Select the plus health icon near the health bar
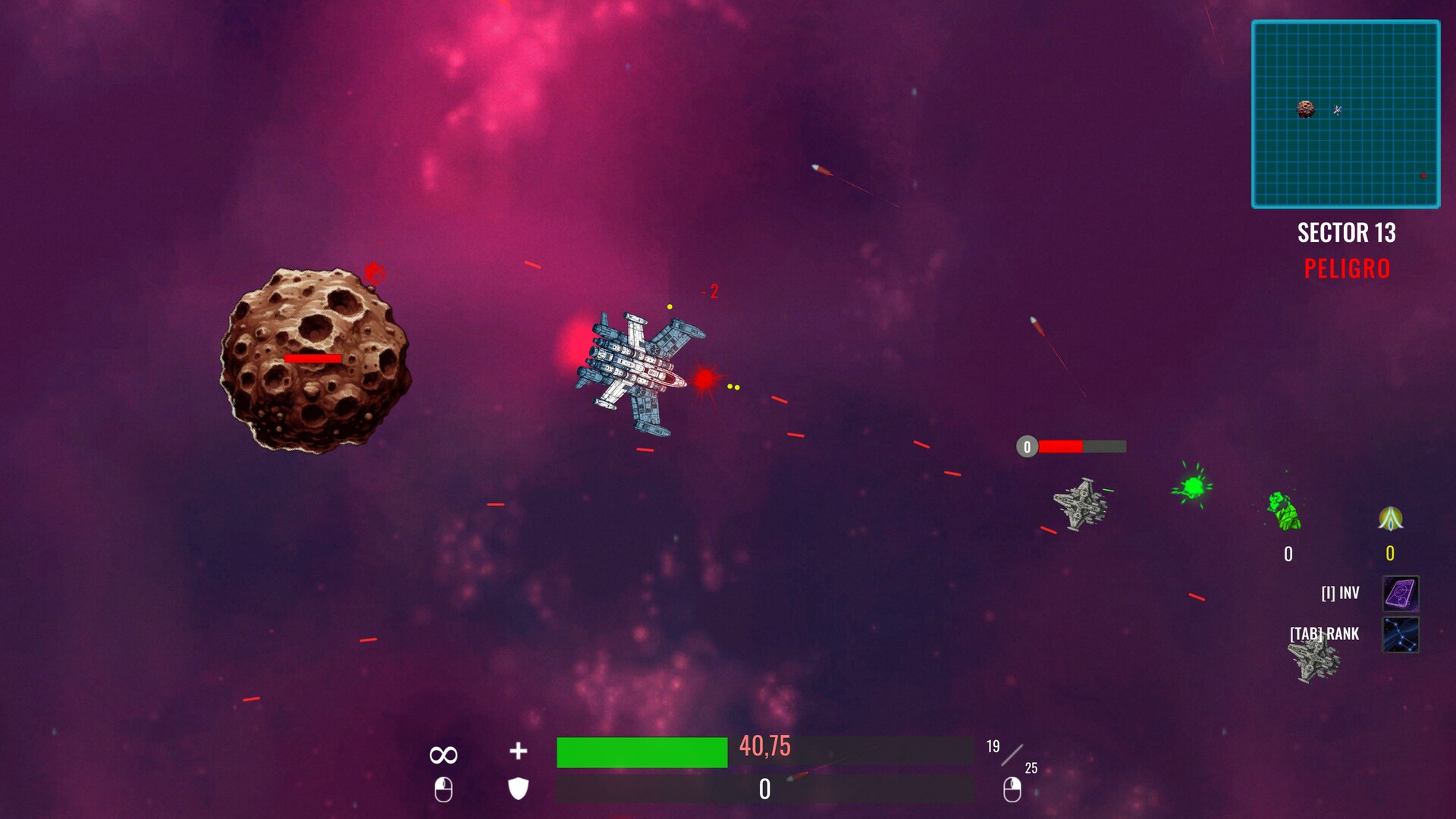1456x819 pixels. [x=516, y=752]
